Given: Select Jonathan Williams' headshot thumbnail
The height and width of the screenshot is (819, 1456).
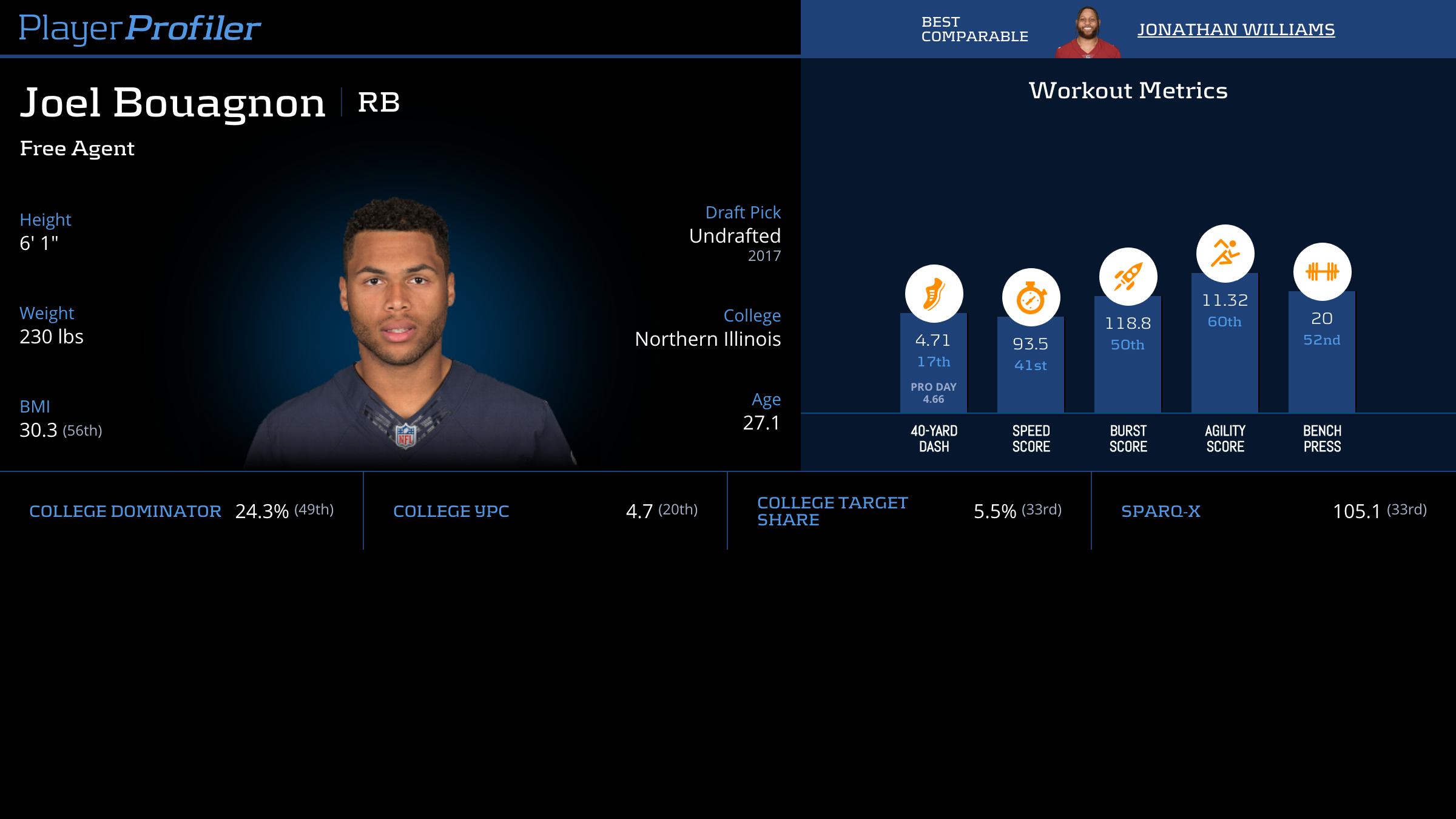Looking at the screenshot, I should click(x=1088, y=32).
